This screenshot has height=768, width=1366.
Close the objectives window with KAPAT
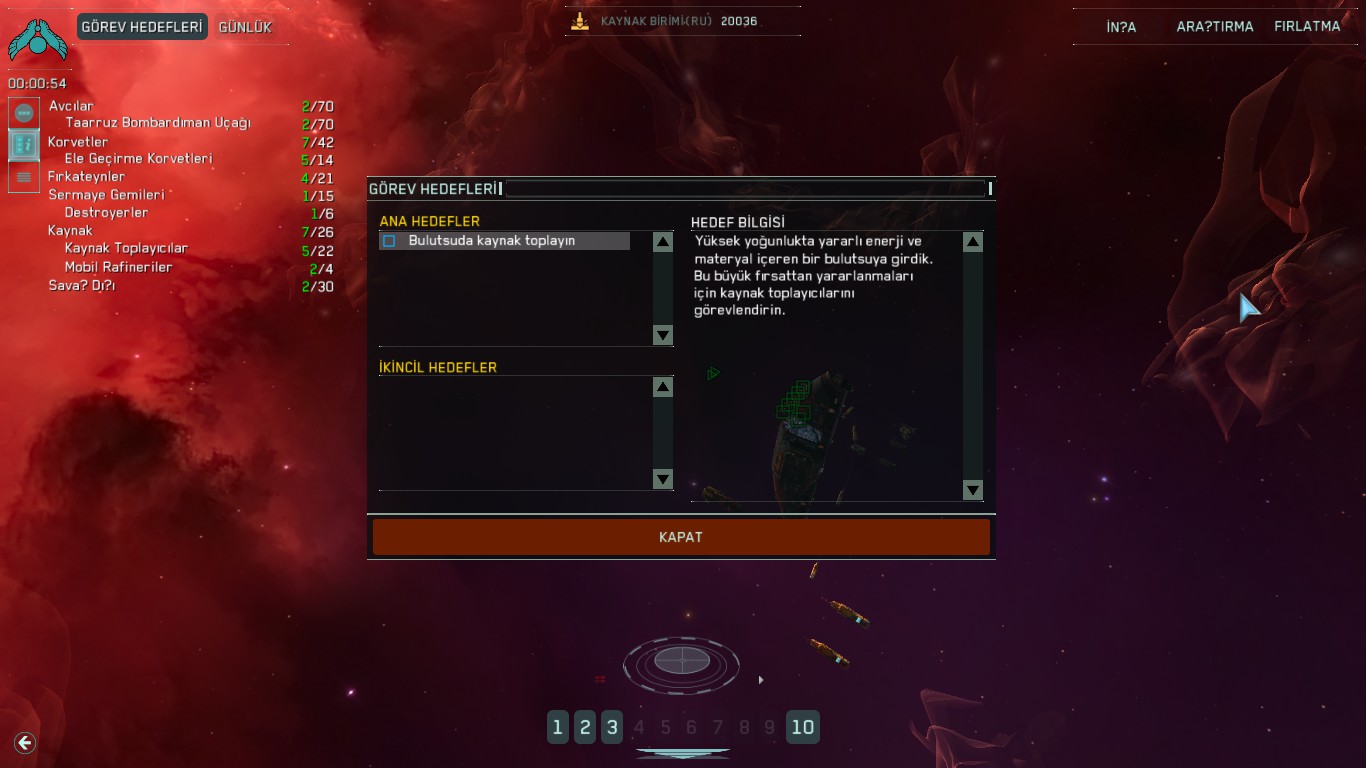click(x=681, y=537)
